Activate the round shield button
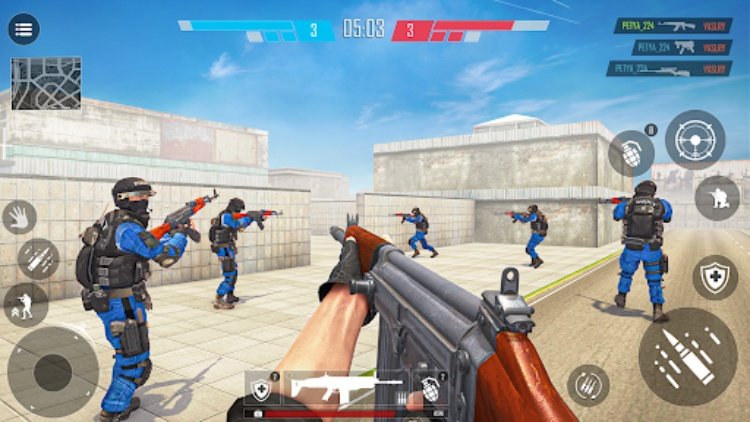750x422 pixels. click(715, 277)
